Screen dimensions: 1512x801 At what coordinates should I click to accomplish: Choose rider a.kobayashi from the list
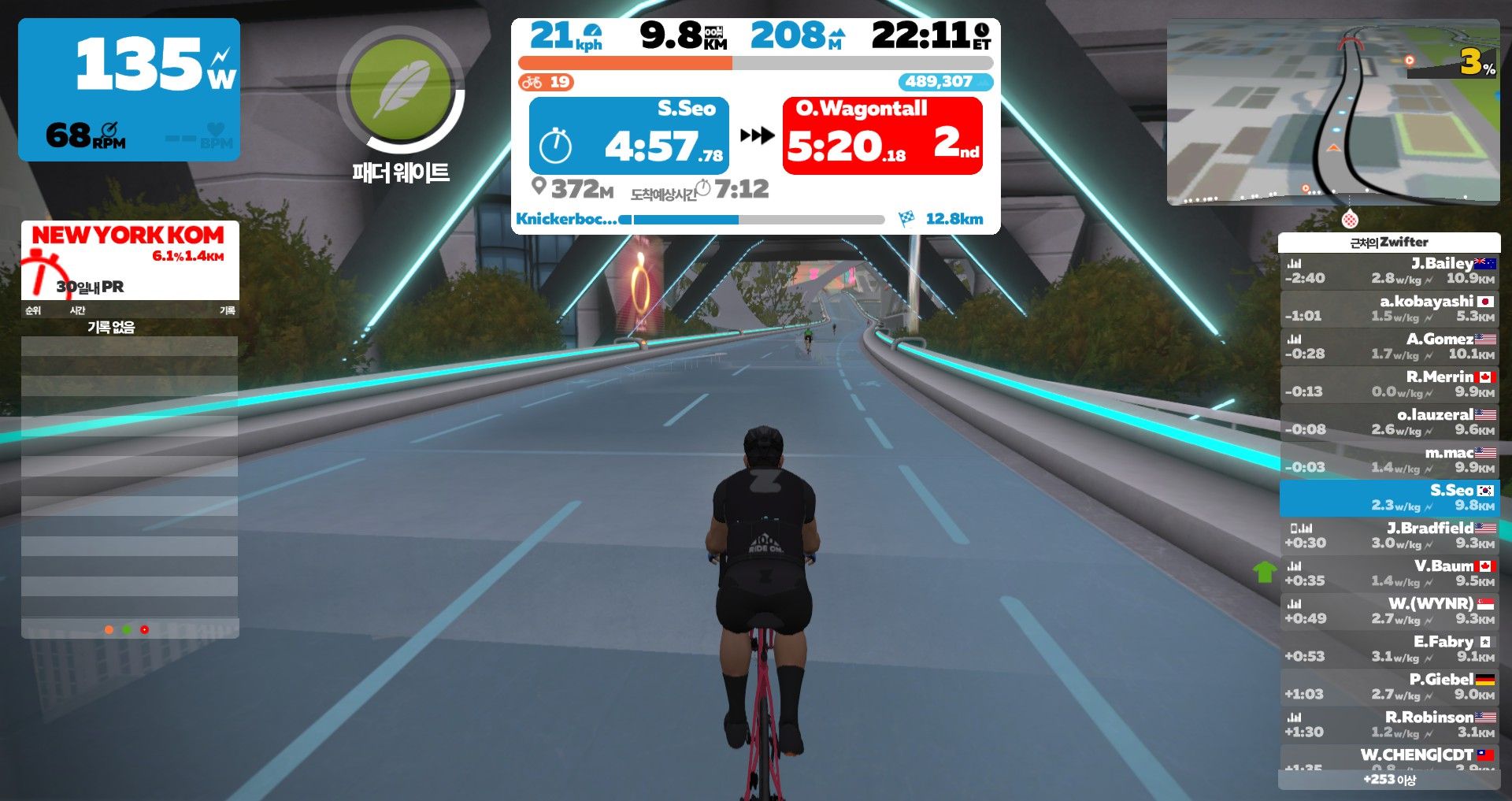point(1389,308)
